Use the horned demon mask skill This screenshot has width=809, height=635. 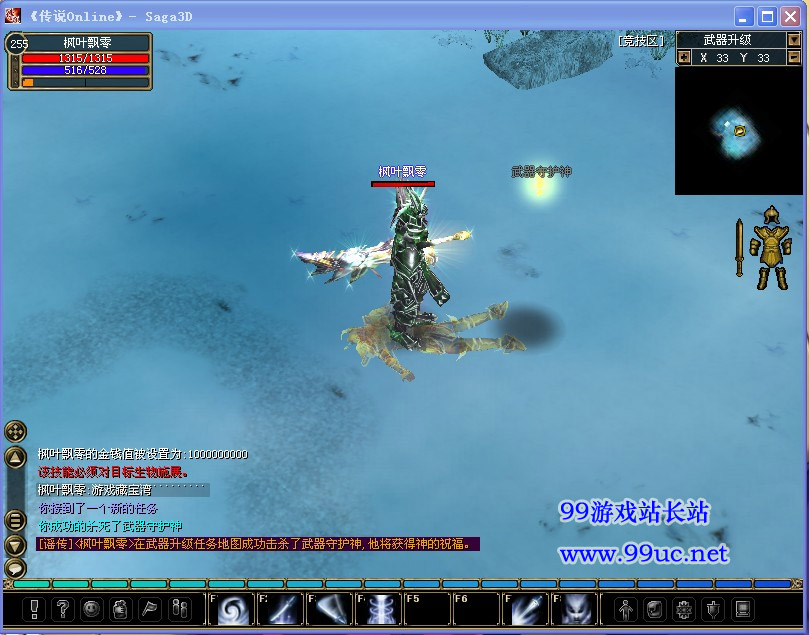[575, 609]
